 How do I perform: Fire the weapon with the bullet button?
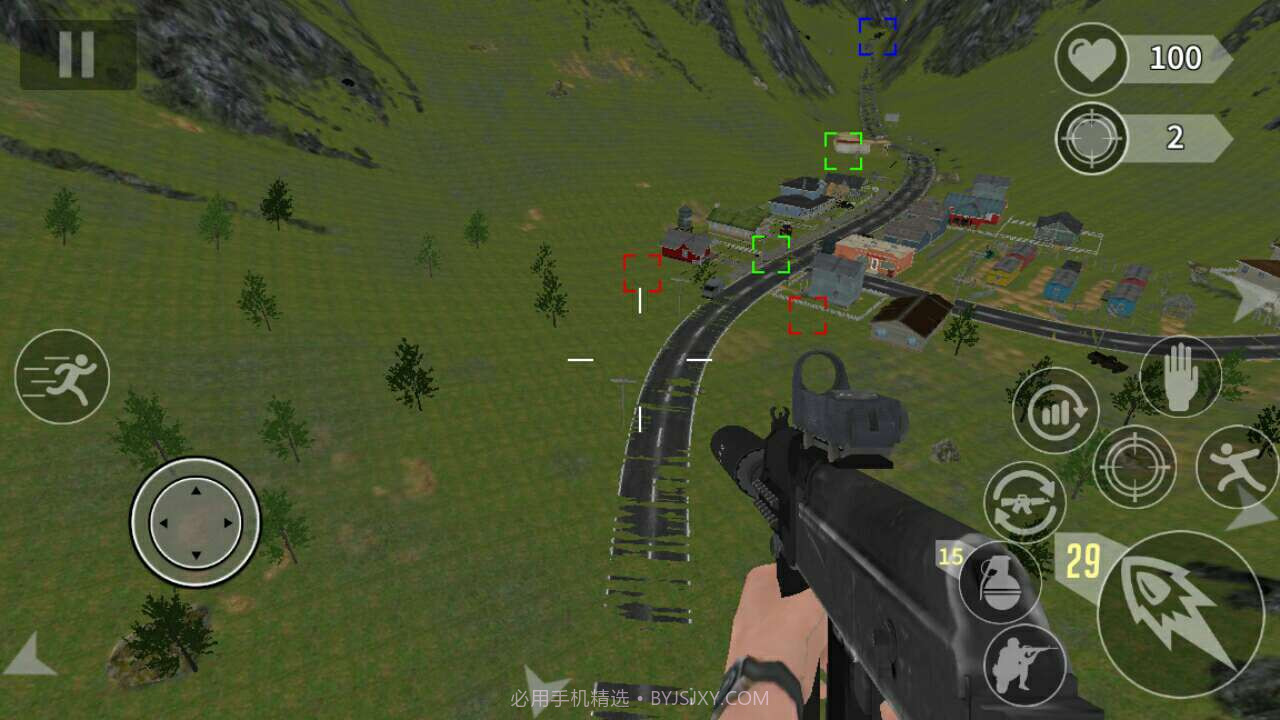(1180, 613)
